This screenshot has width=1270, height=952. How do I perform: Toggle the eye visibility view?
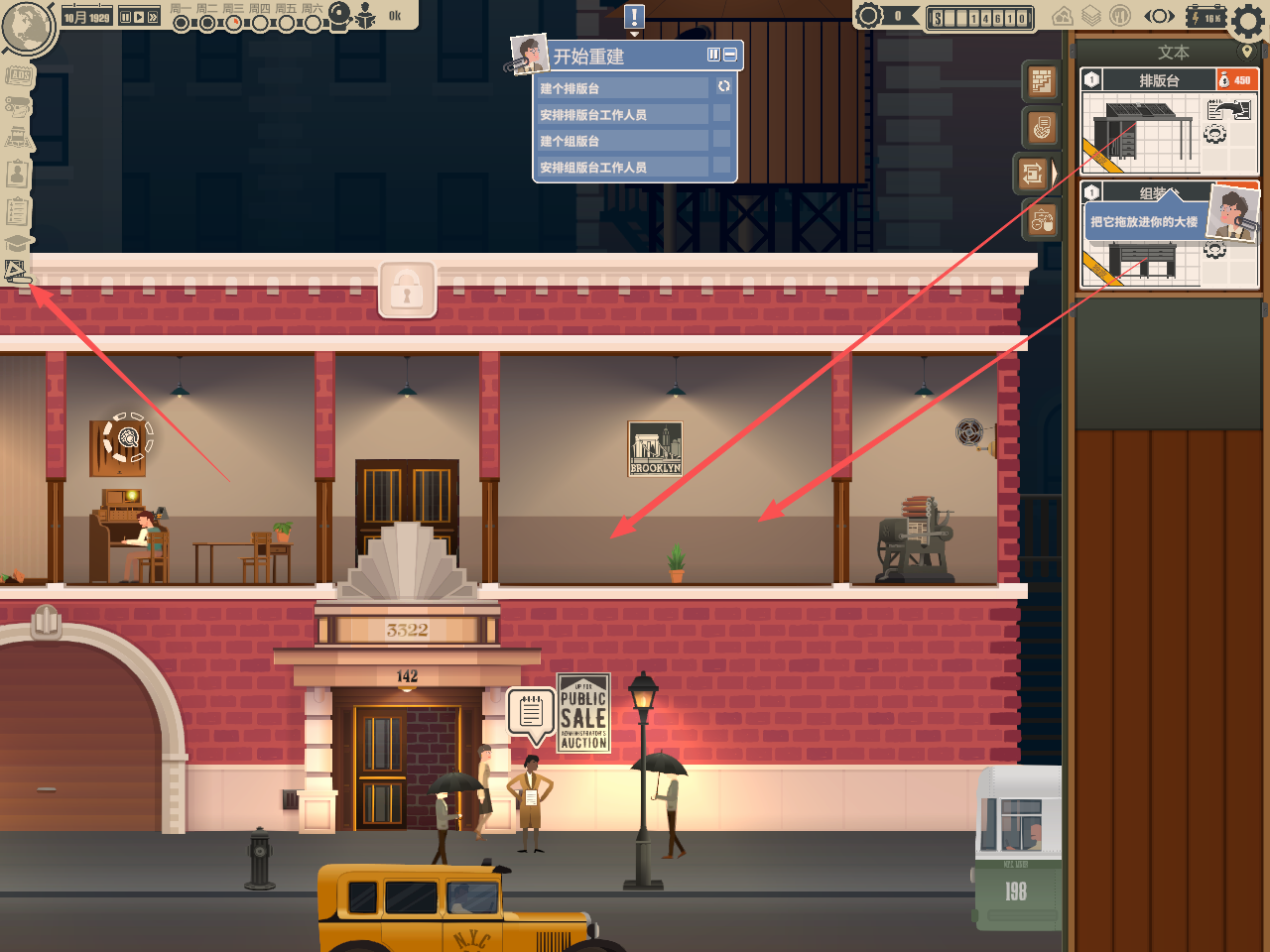click(1159, 17)
